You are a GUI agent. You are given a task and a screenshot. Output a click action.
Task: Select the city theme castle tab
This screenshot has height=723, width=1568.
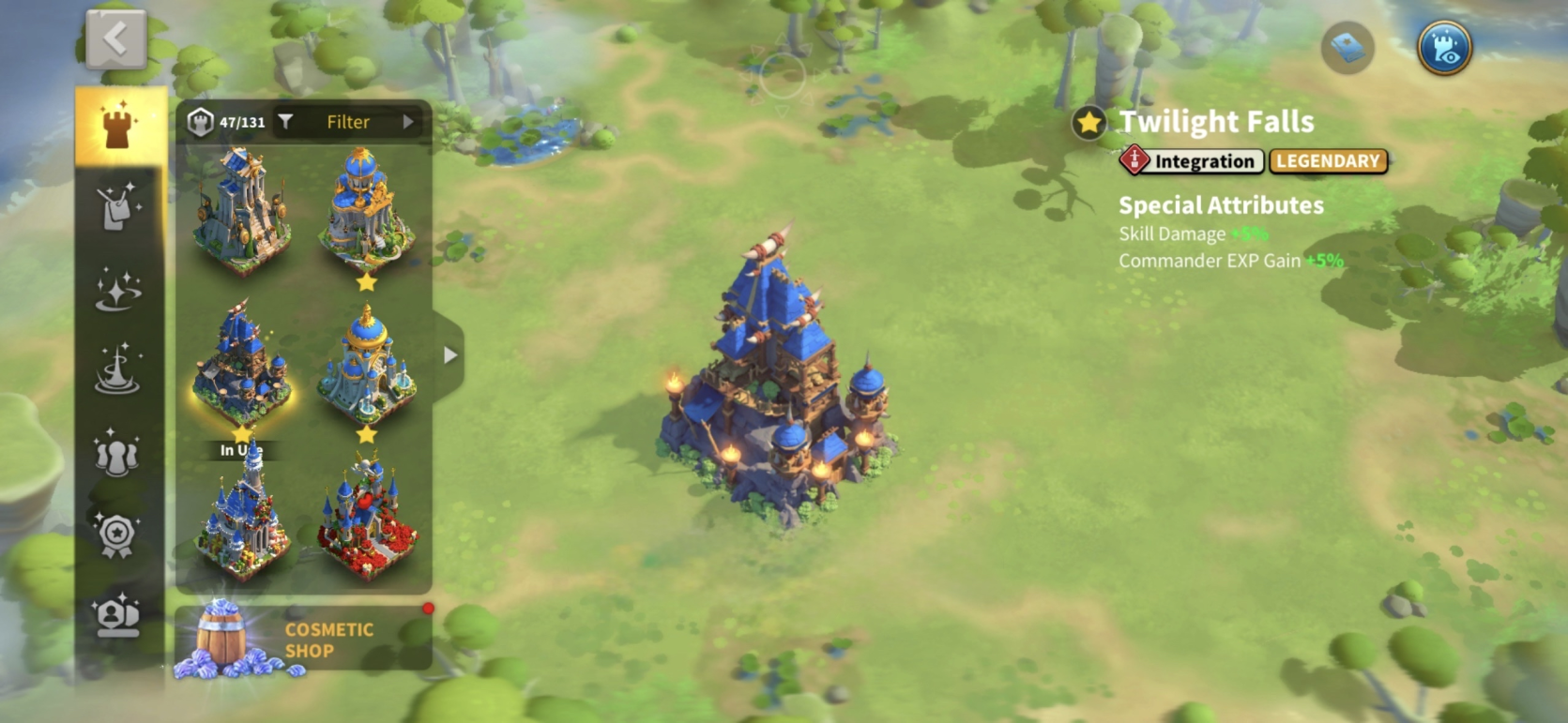click(x=119, y=126)
